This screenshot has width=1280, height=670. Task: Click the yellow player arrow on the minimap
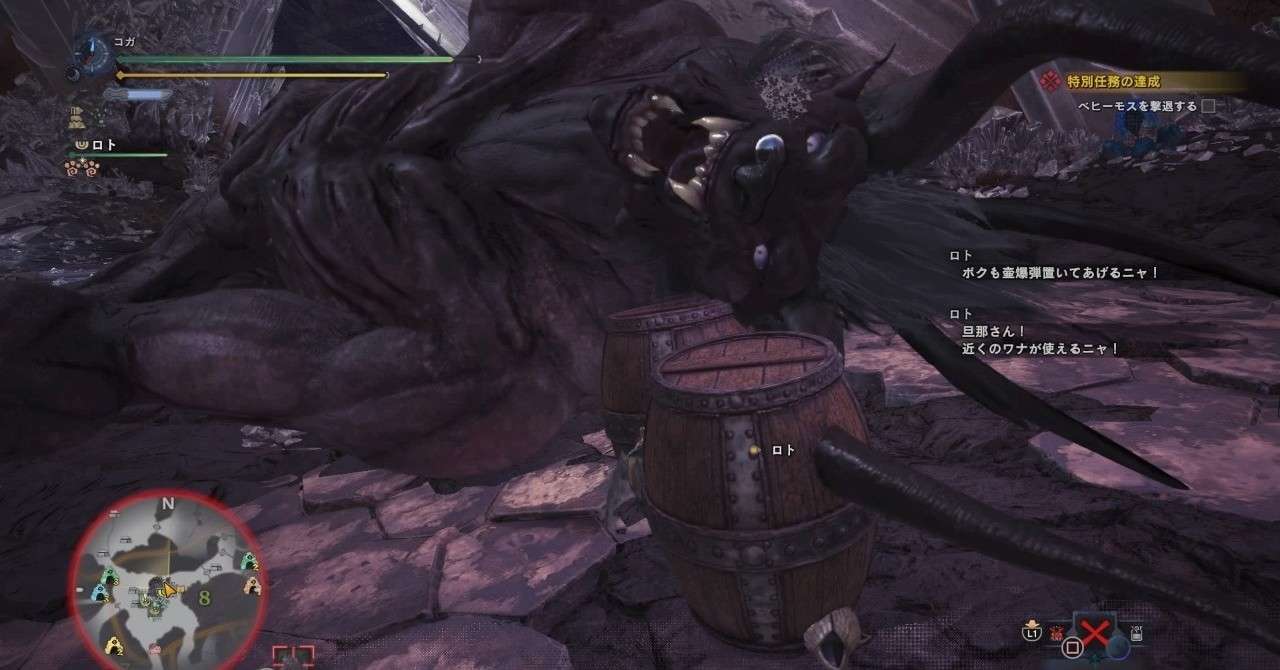(169, 588)
